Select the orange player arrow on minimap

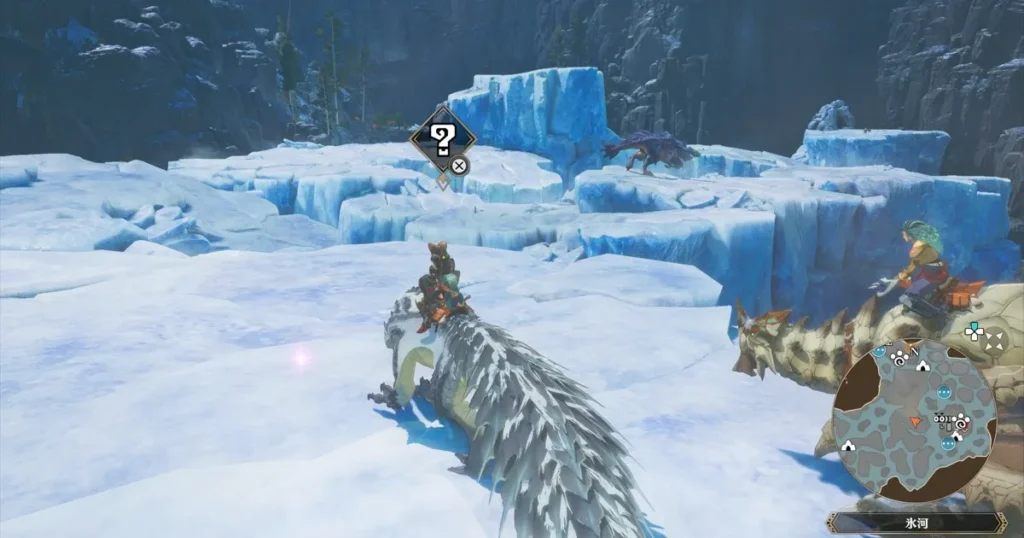click(x=914, y=422)
